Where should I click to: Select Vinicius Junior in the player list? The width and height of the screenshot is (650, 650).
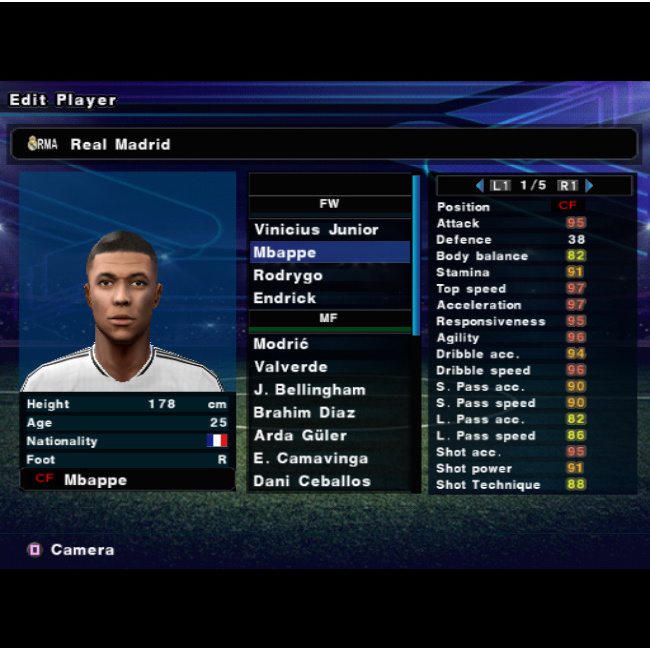(x=317, y=230)
